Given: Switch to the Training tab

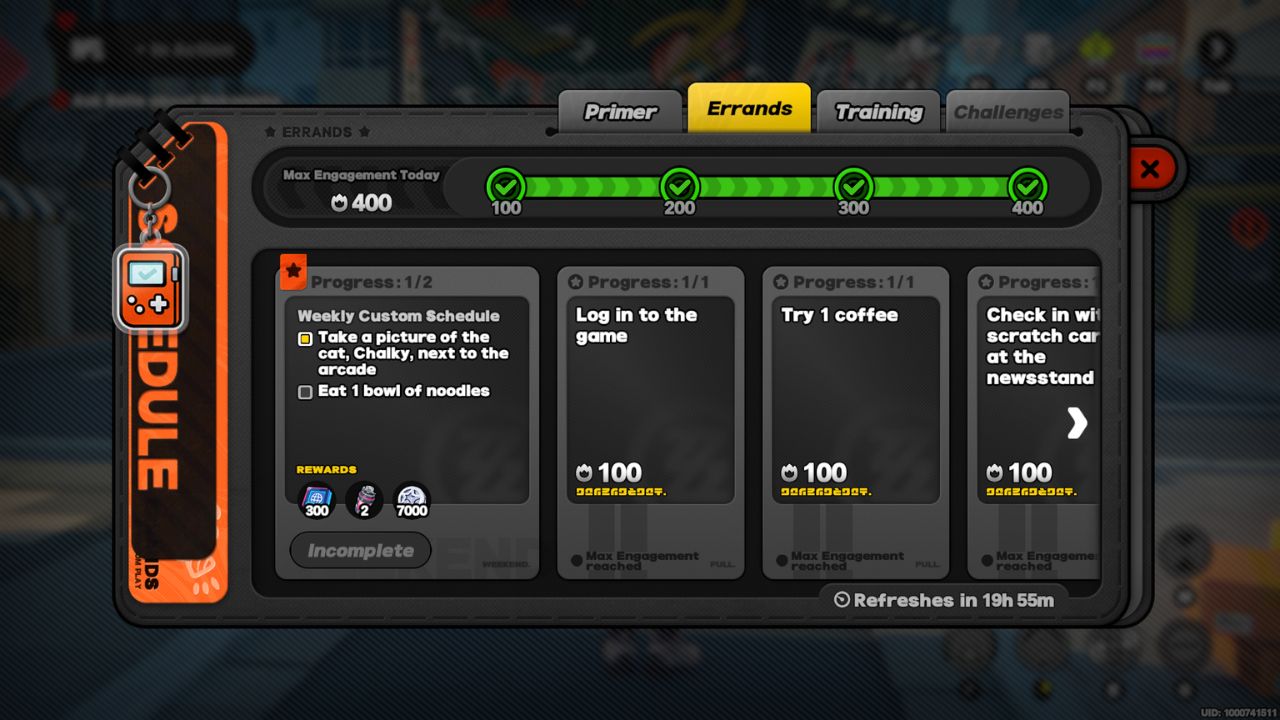Looking at the screenshot, I should [x=878, y=111].
